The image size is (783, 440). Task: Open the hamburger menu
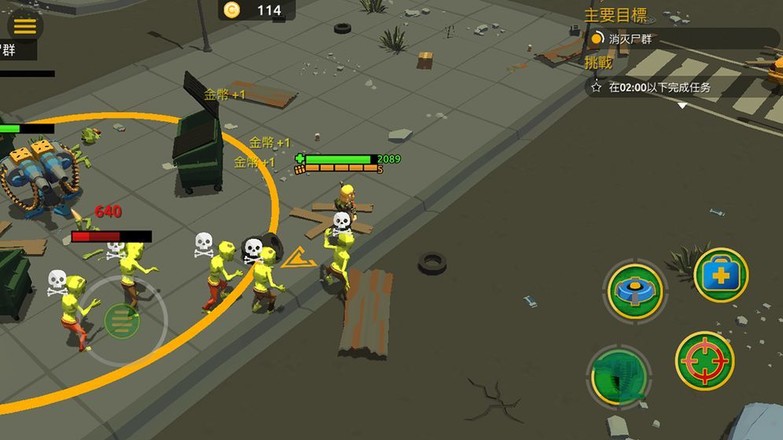point(24,26)
